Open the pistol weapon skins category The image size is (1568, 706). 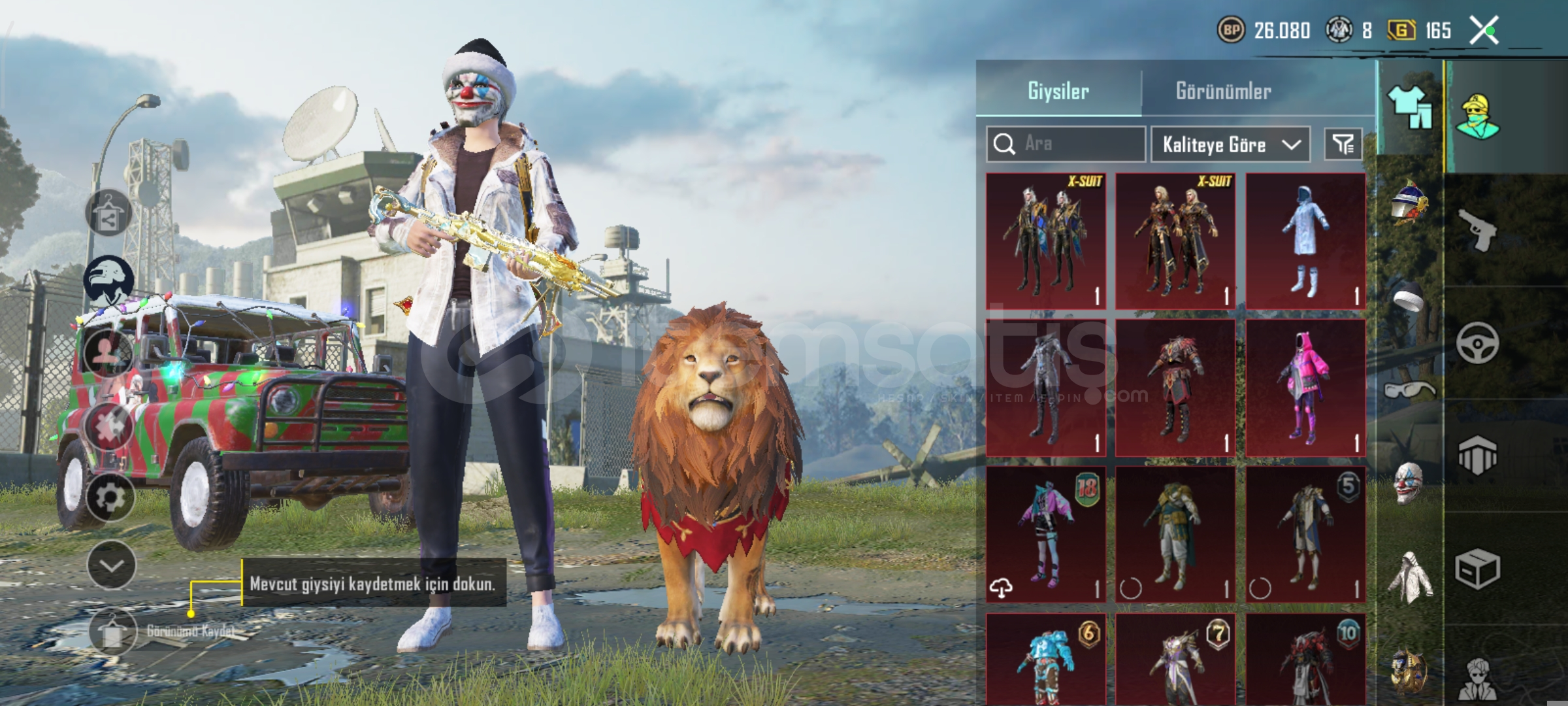coord(1478,229)
